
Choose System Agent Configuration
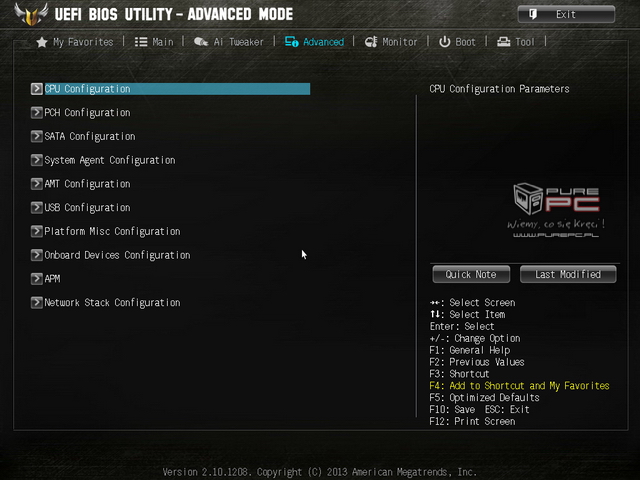109,160
